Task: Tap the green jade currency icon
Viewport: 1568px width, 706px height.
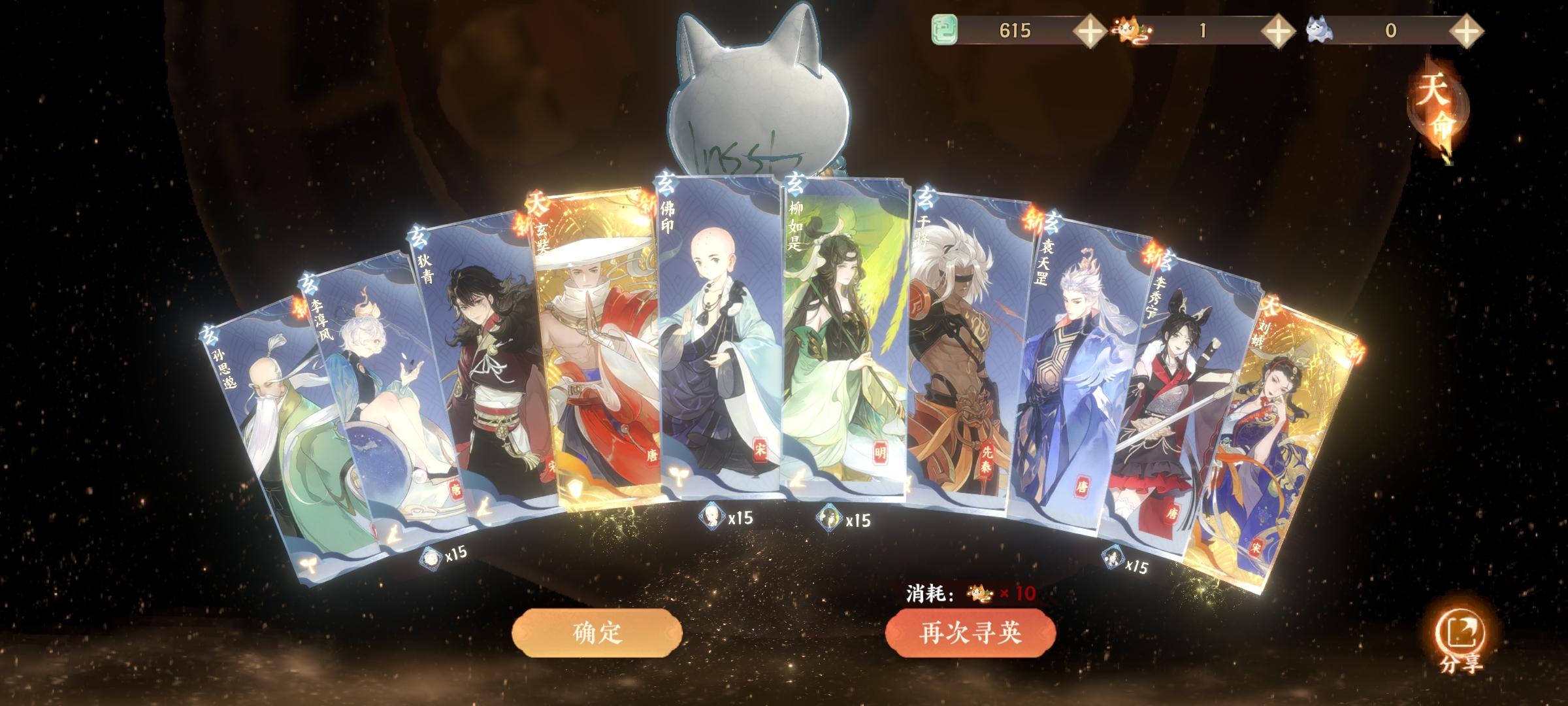Action: pyautogui.click(x=947, y=29)
